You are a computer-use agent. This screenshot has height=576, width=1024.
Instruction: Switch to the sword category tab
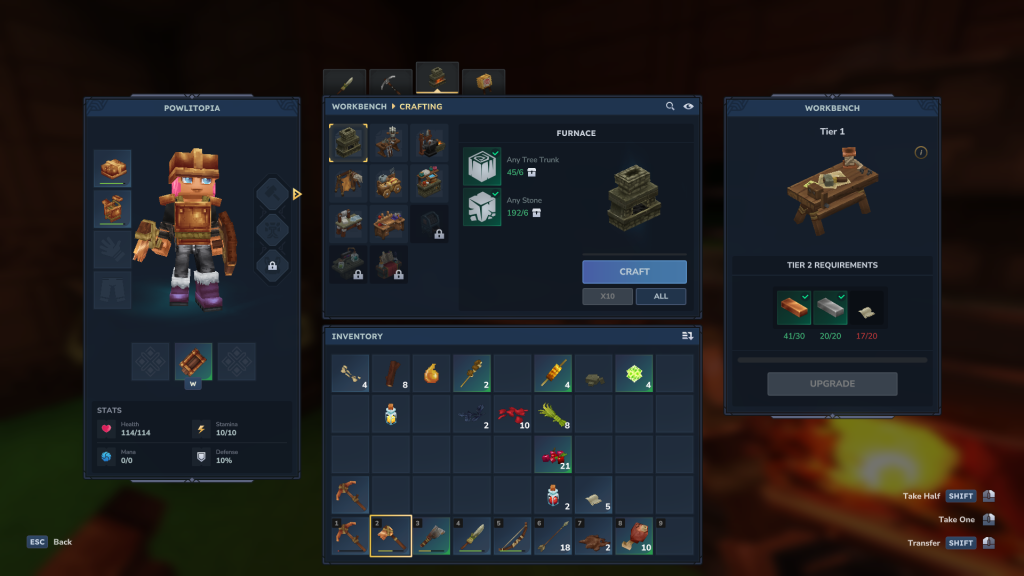[x=344, y=82]
